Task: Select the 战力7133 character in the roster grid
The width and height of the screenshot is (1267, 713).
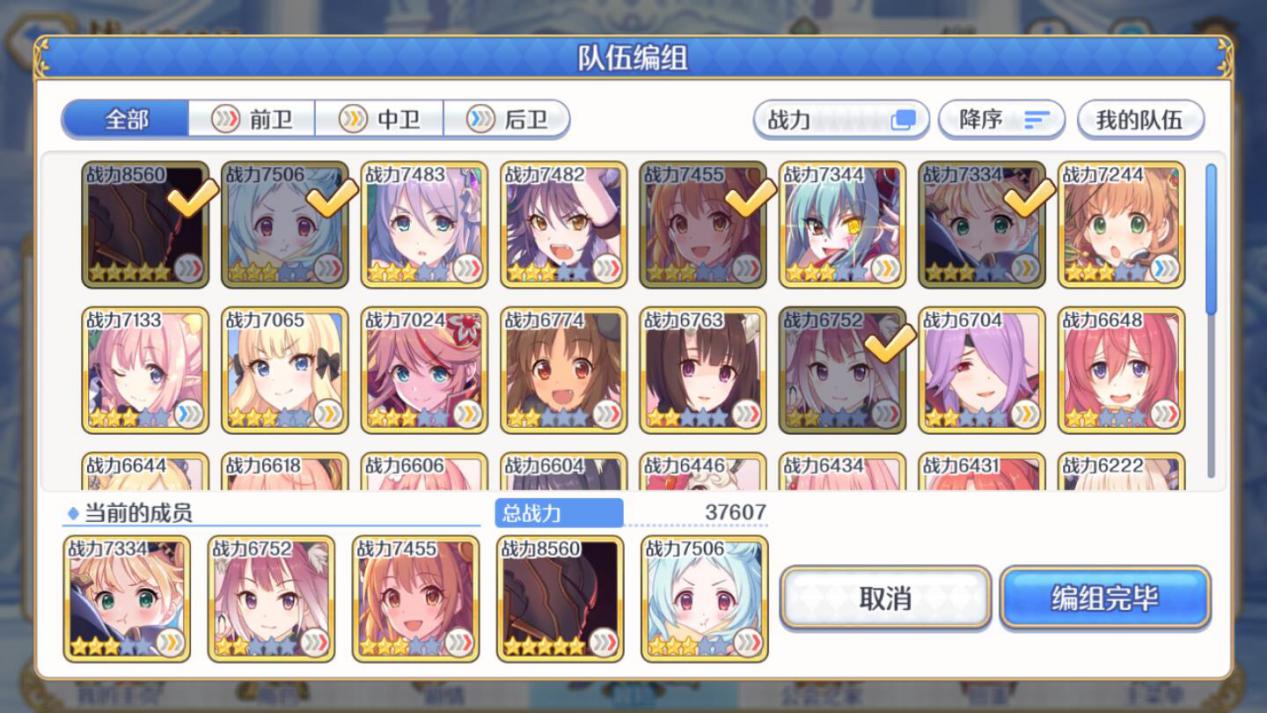Action: point(145,370)
